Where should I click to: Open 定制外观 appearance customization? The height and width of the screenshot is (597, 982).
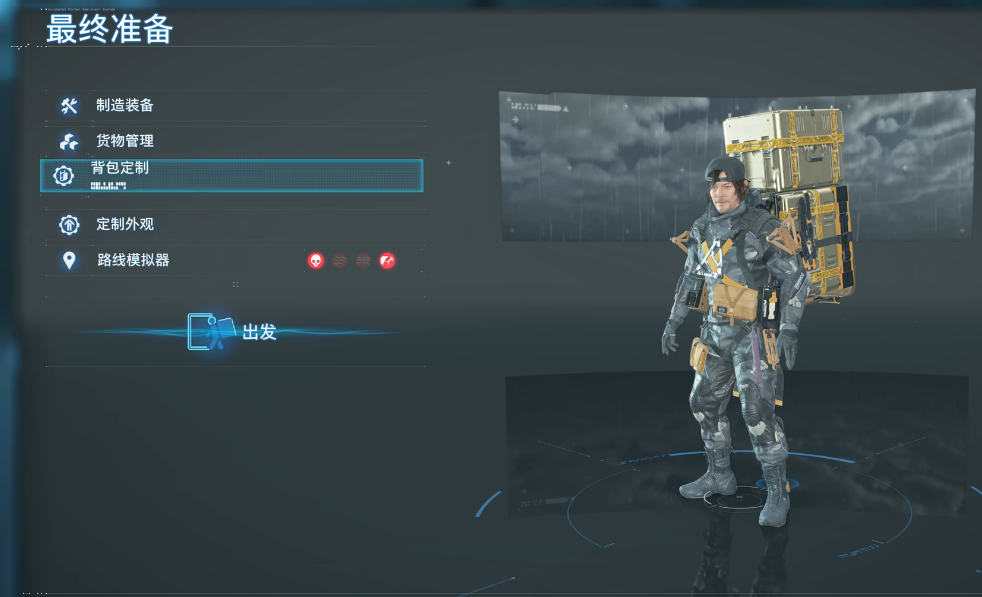tap(124, 224)
